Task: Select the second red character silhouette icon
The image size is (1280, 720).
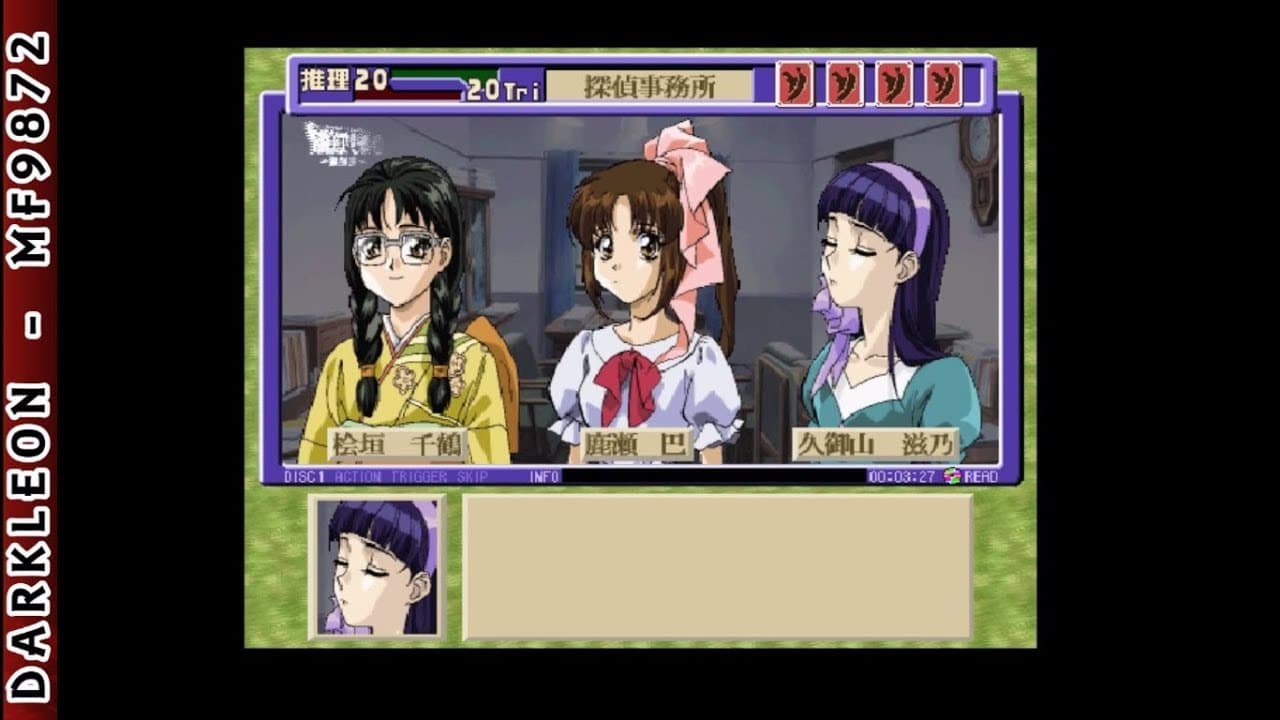Action: (x=845, y=85)
